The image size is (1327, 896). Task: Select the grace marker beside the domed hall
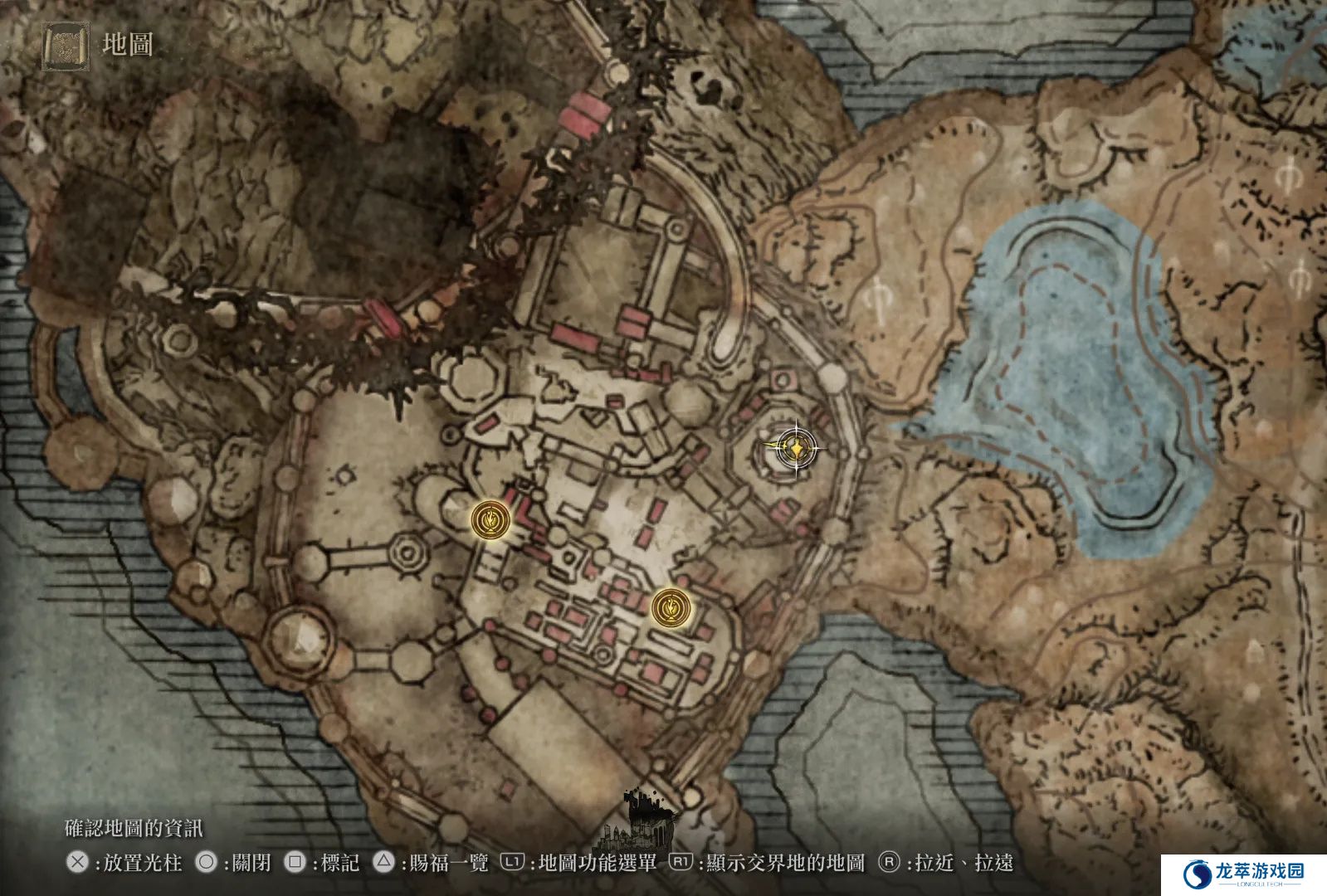click(490, 520)
